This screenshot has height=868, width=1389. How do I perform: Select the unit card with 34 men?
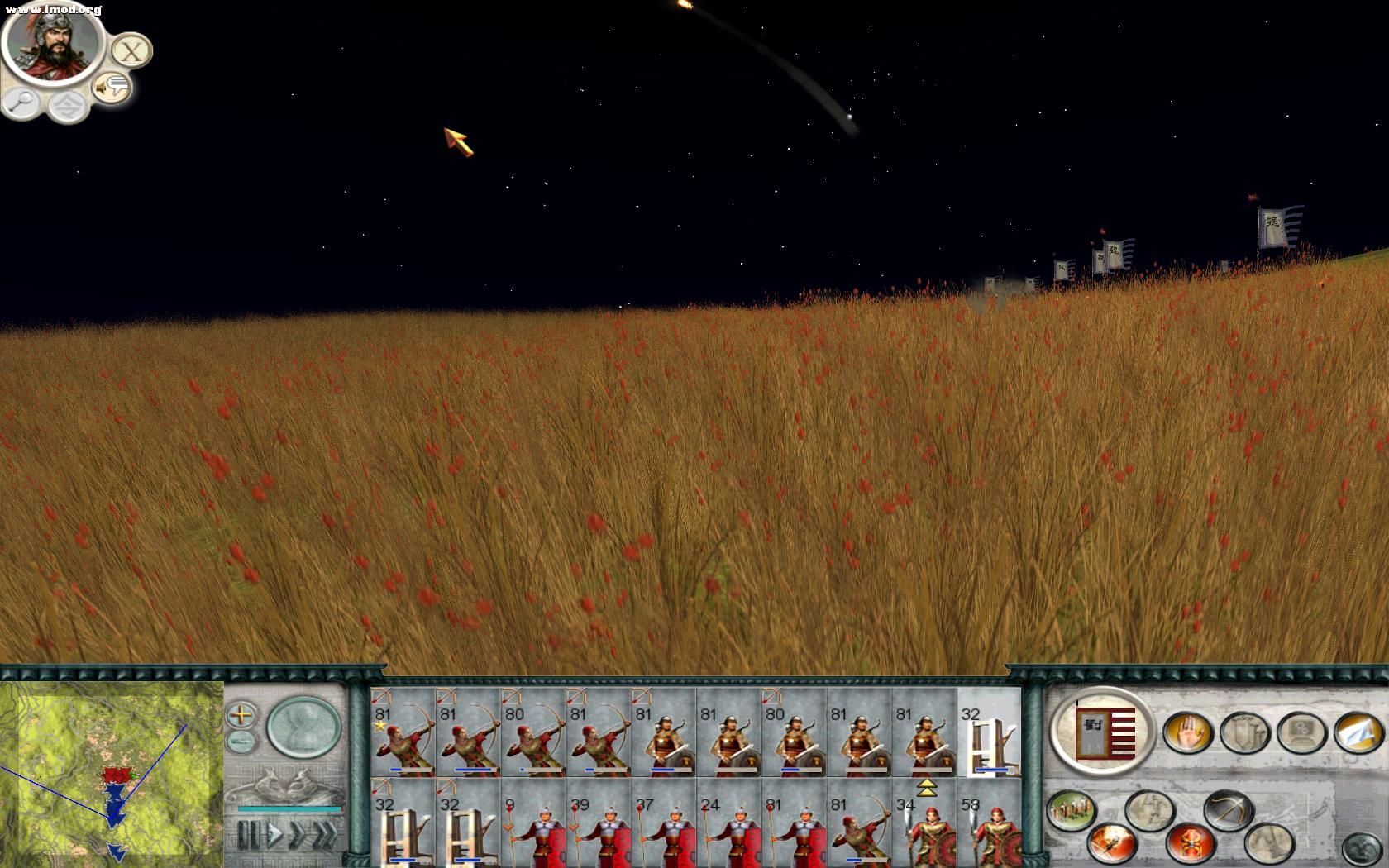click(x=924, y=823)
